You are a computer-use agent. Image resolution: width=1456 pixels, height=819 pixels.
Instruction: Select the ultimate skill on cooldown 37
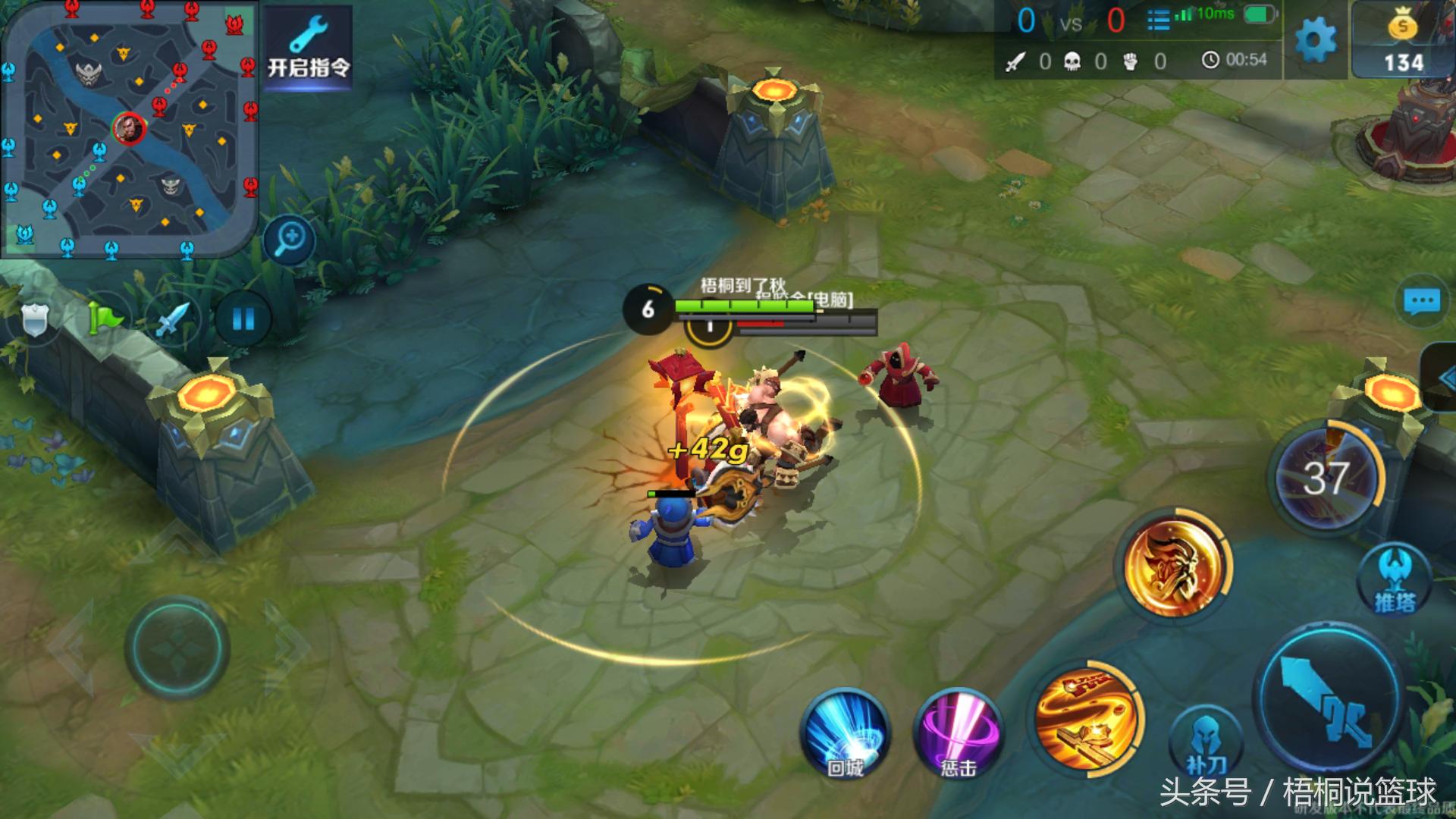[x=1326, y=478]
